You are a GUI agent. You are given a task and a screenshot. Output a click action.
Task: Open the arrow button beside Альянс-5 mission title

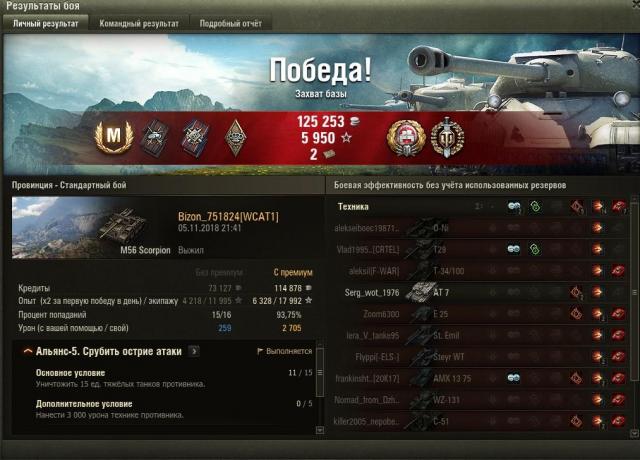coord(194,352)
